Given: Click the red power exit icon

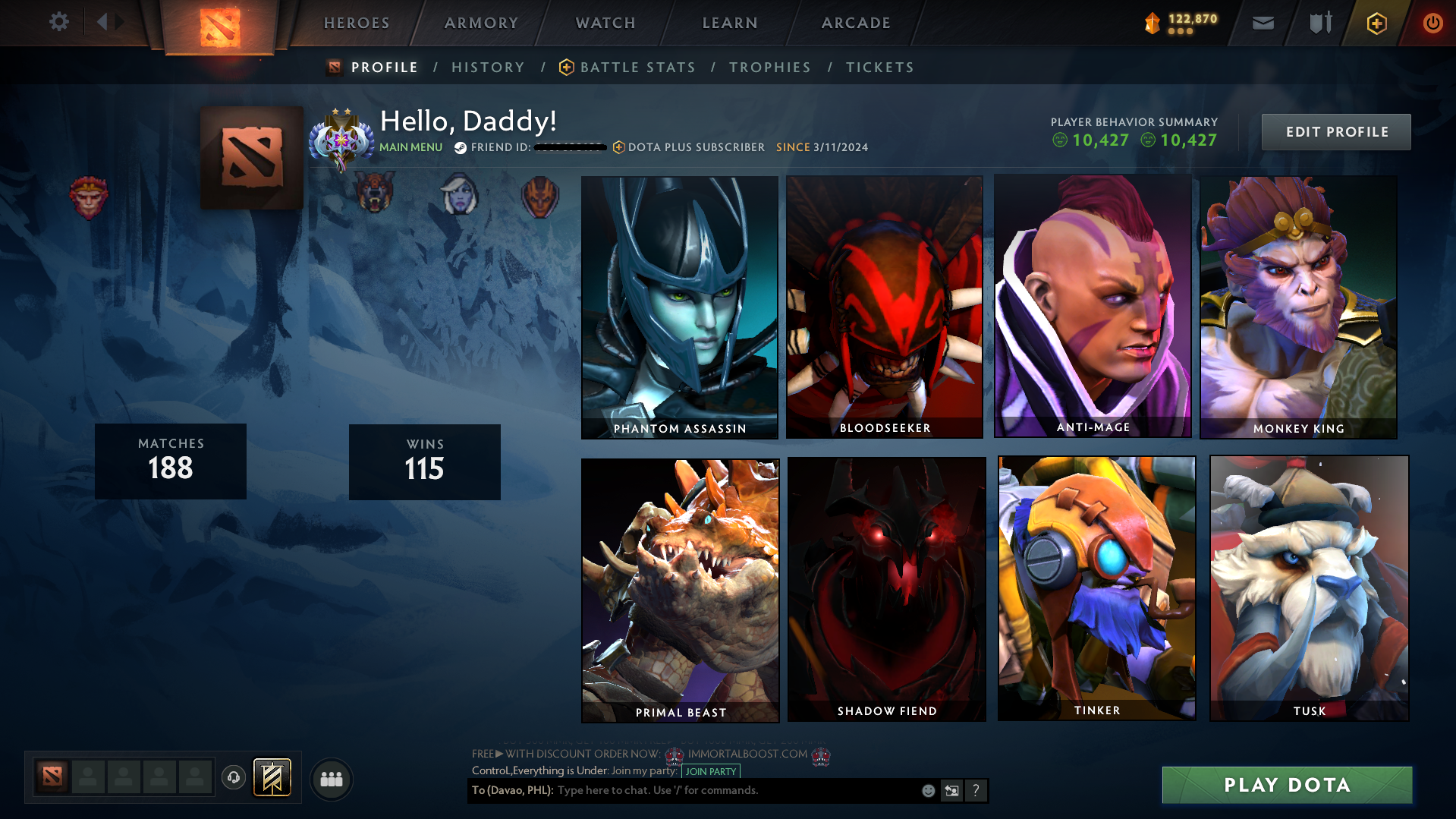Looking at the screenshot, I should (x=1432, y=23).
